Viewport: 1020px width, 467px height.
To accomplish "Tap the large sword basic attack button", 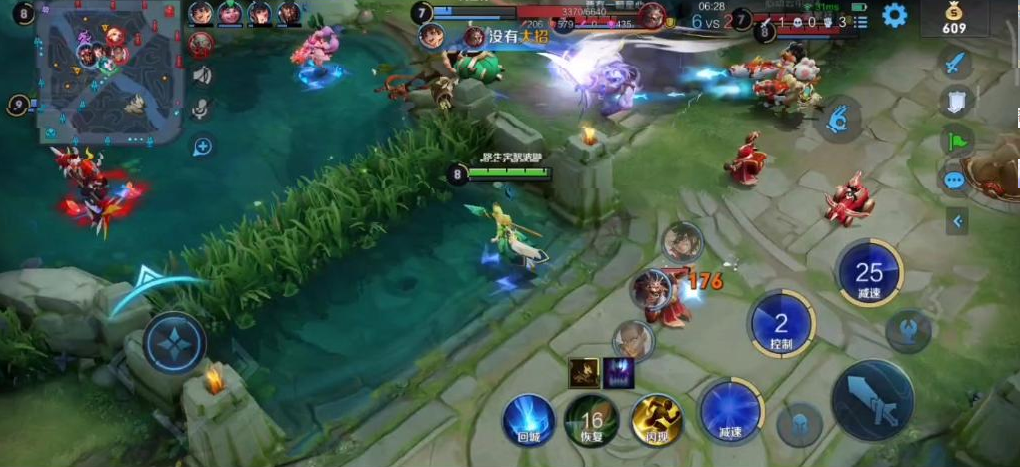I will [872, 399].
